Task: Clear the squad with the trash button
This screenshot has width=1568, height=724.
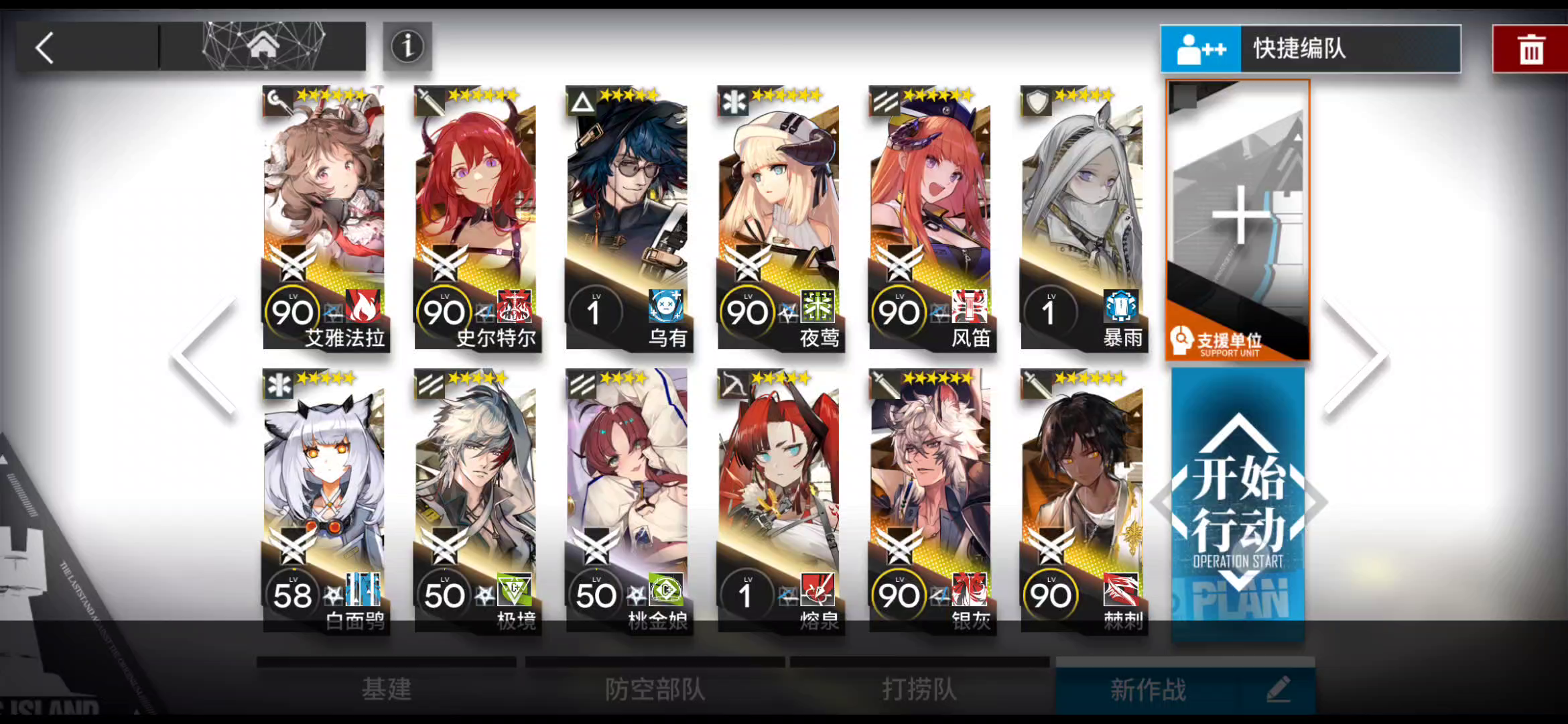Action: tap(1530, 50)
